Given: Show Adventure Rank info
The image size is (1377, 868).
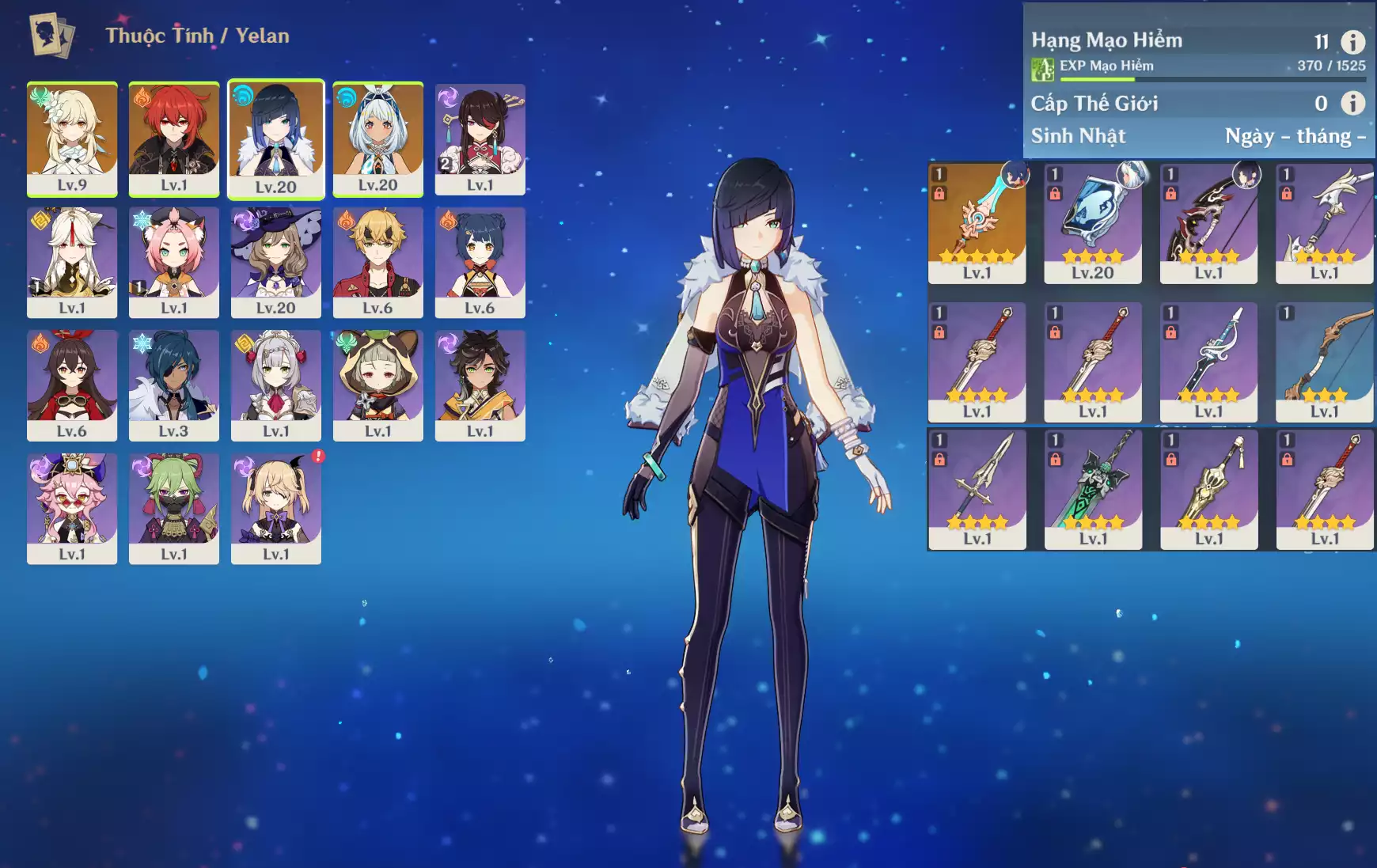Looking at the screenshot, I should tap(1352, 42).
